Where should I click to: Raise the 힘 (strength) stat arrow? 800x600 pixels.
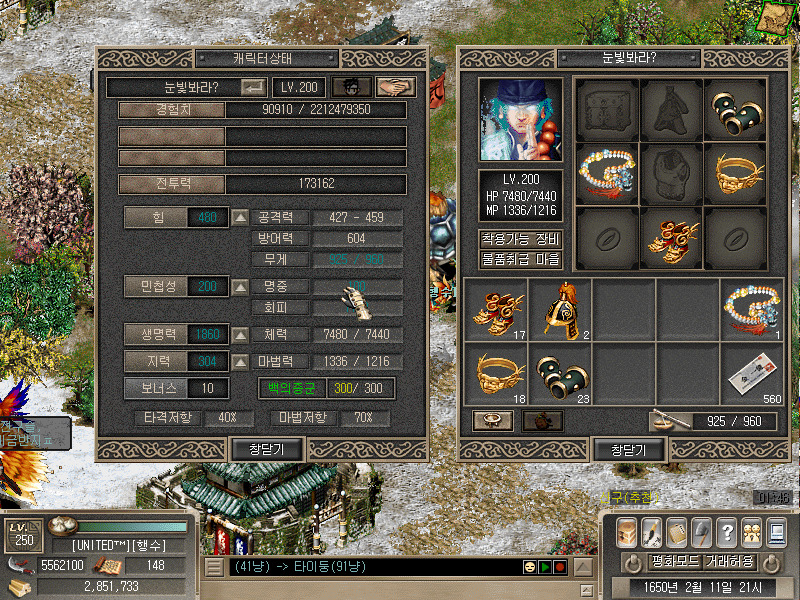[240, 217]
